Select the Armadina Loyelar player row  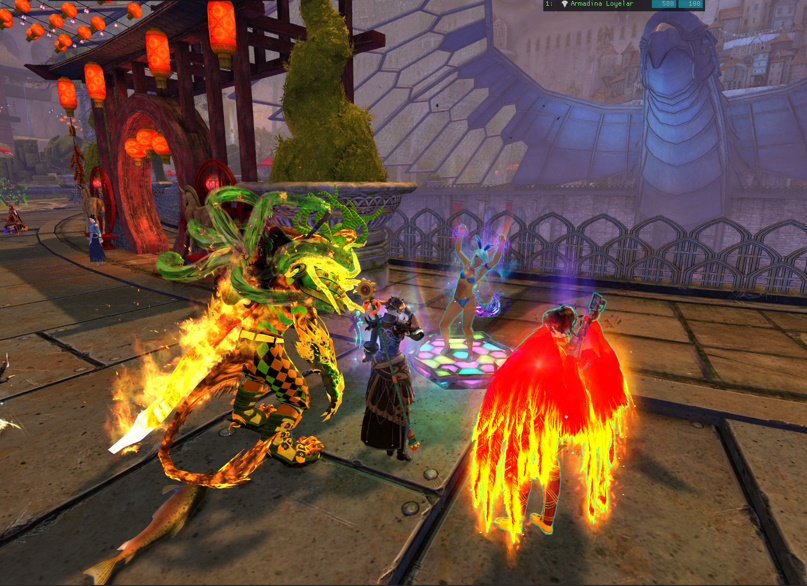602,4
